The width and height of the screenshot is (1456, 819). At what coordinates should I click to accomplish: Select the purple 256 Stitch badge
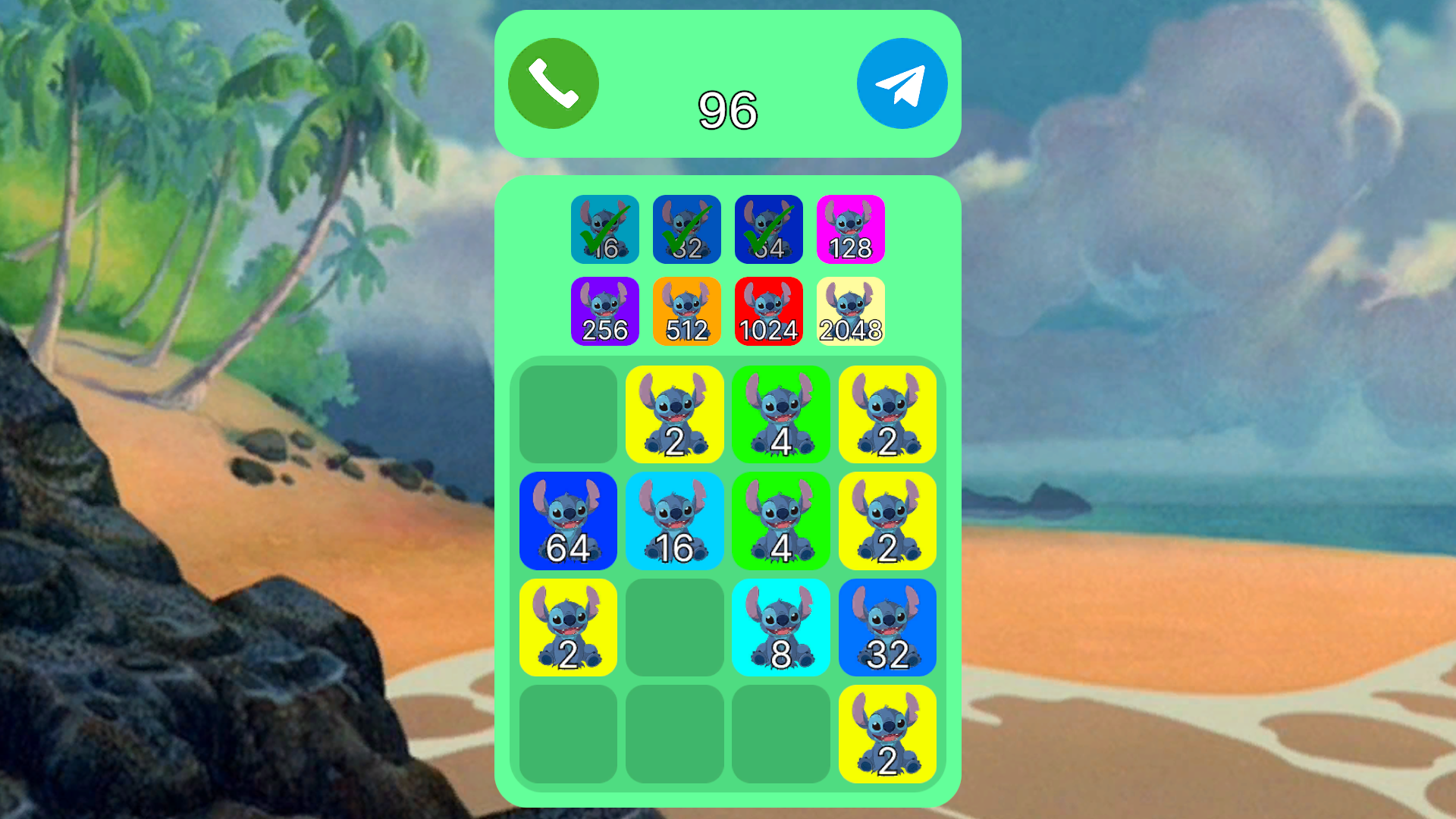pyautogui.click(x=604, y=311)
